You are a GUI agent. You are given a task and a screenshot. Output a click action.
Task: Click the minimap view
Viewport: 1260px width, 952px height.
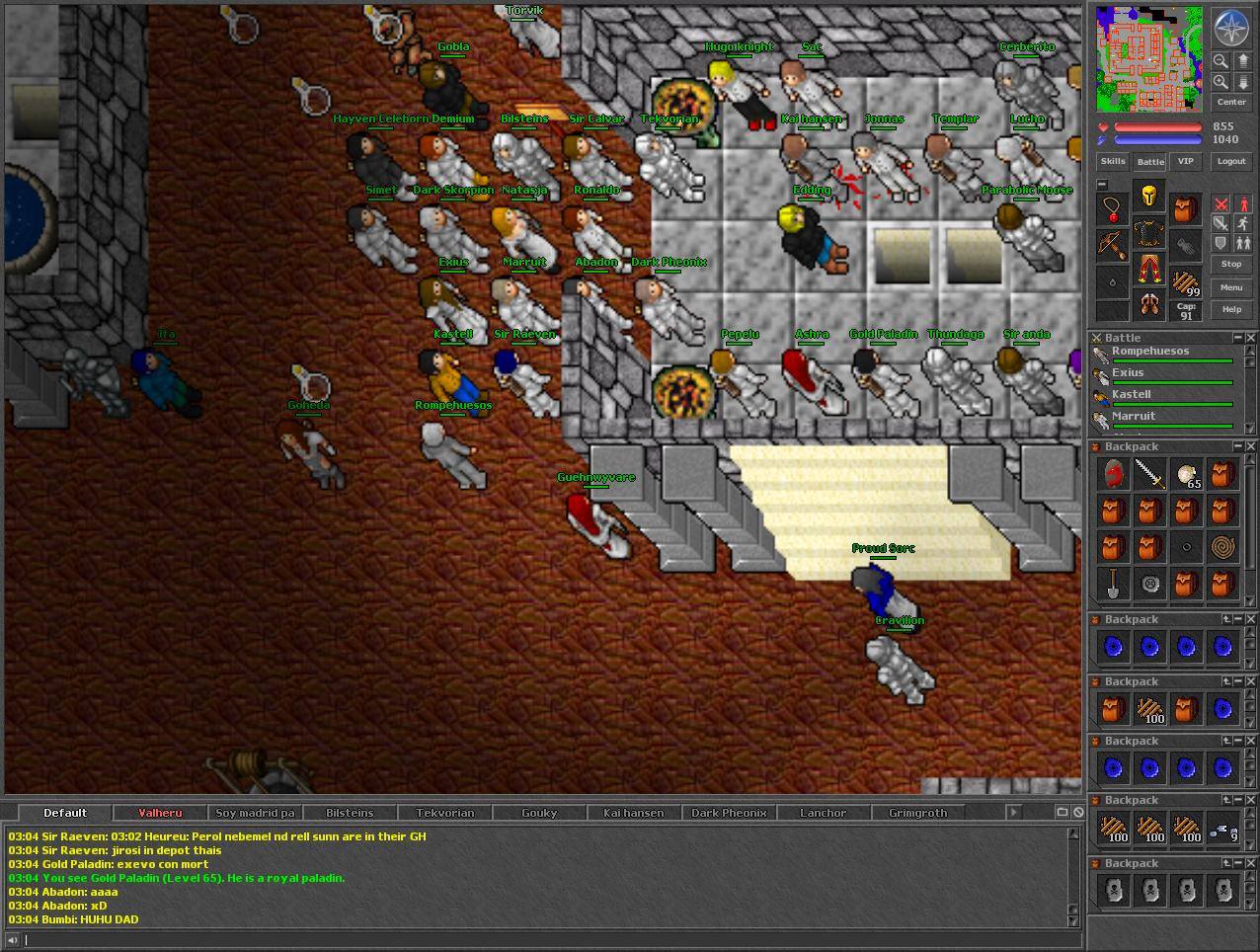[1149, 59]
